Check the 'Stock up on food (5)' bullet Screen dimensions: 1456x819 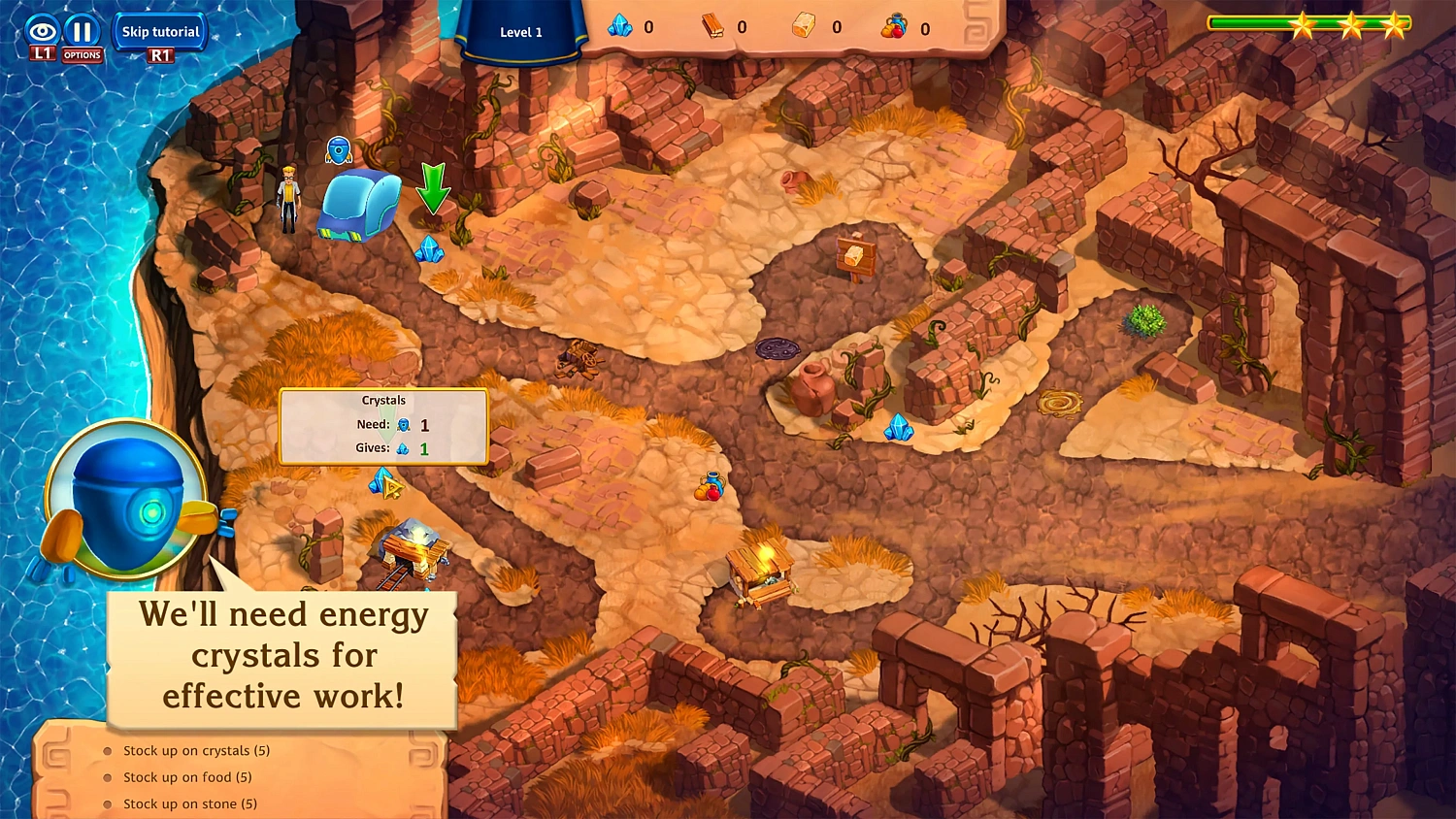pos(186,777)
